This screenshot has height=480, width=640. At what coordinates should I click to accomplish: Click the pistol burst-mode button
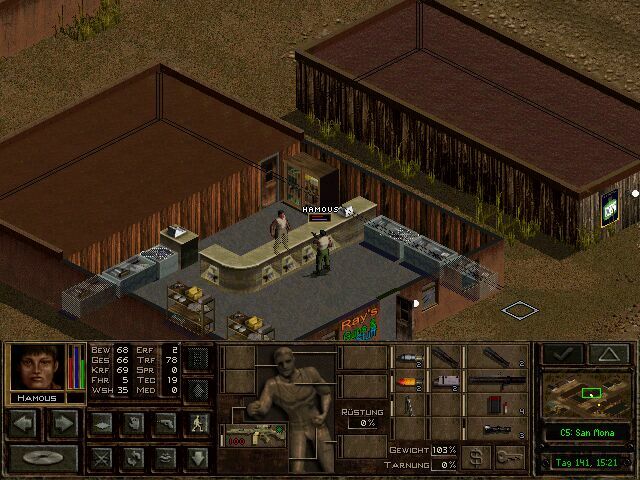click(x=165, y=424)
